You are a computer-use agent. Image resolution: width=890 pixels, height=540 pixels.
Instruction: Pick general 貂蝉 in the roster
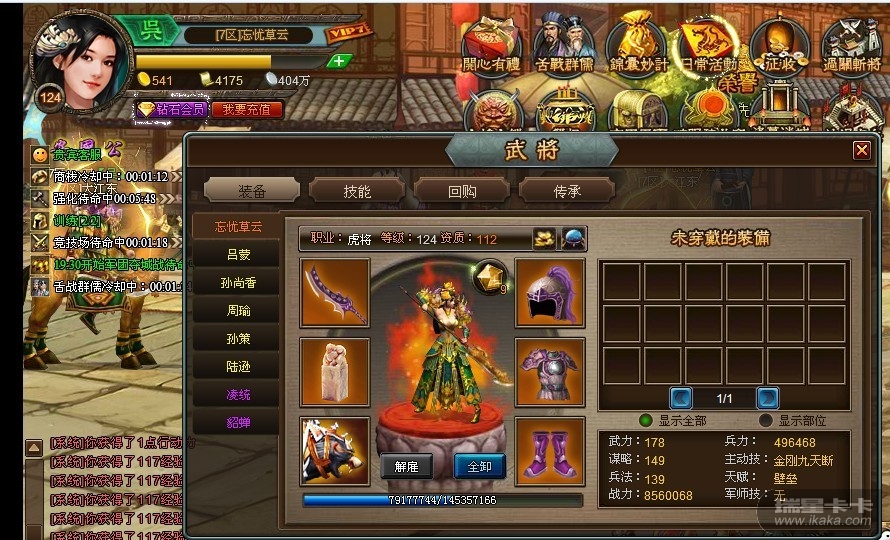pyautogui.click(x=238, y=423)
